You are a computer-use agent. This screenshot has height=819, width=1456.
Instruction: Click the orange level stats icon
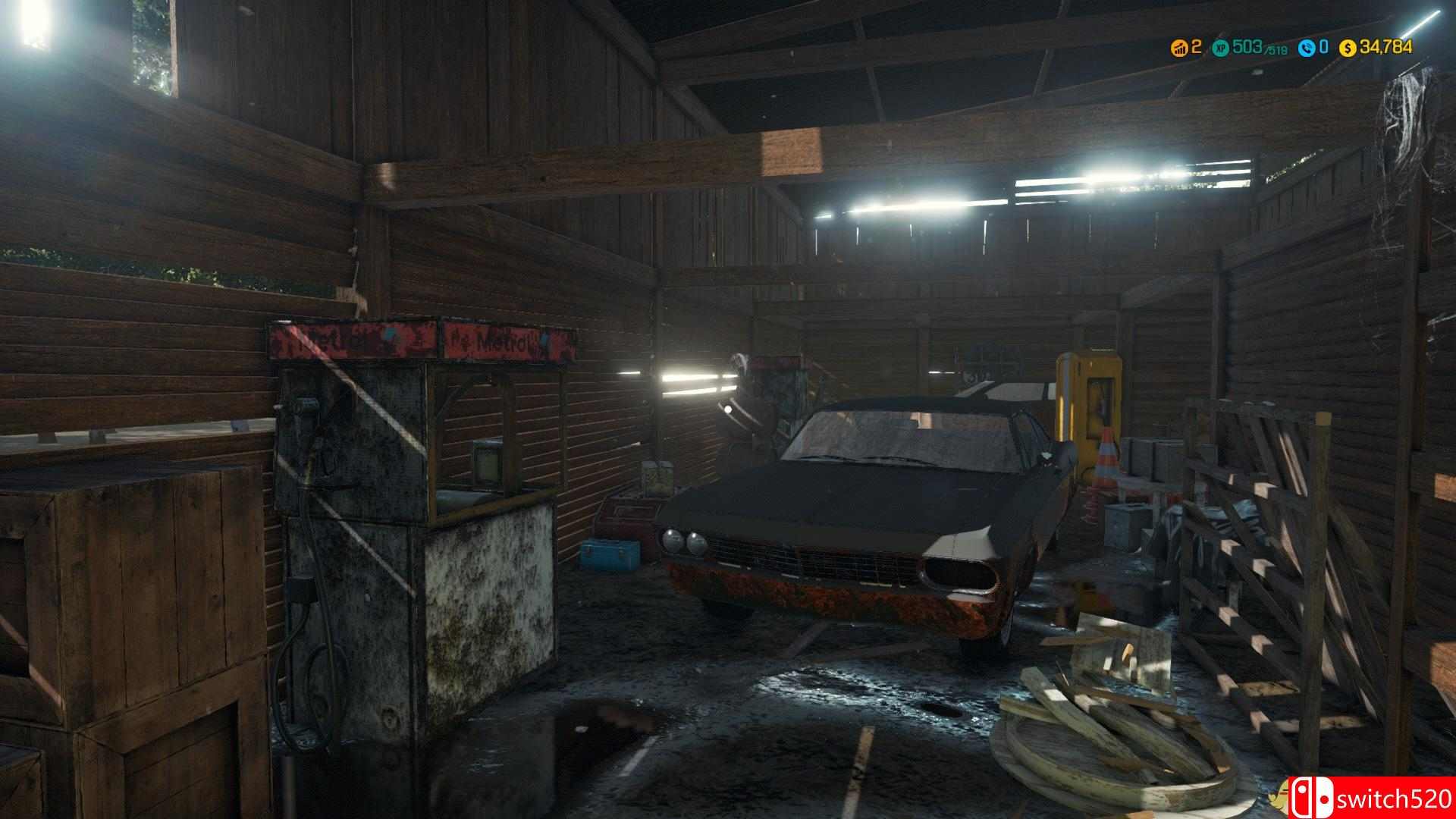tap(1181, 48)
